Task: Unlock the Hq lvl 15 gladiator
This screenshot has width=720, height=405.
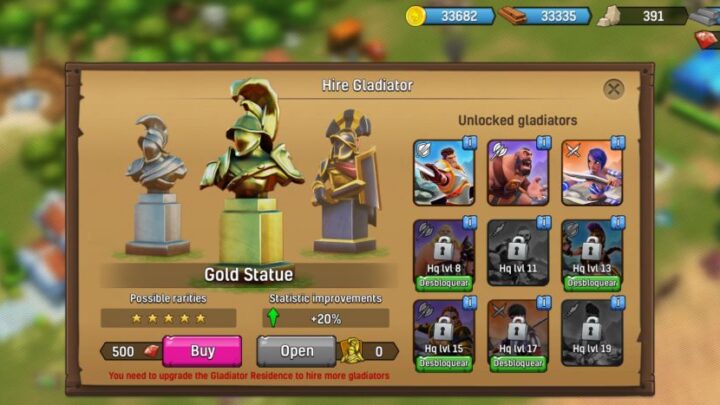Action: (444, 363)
